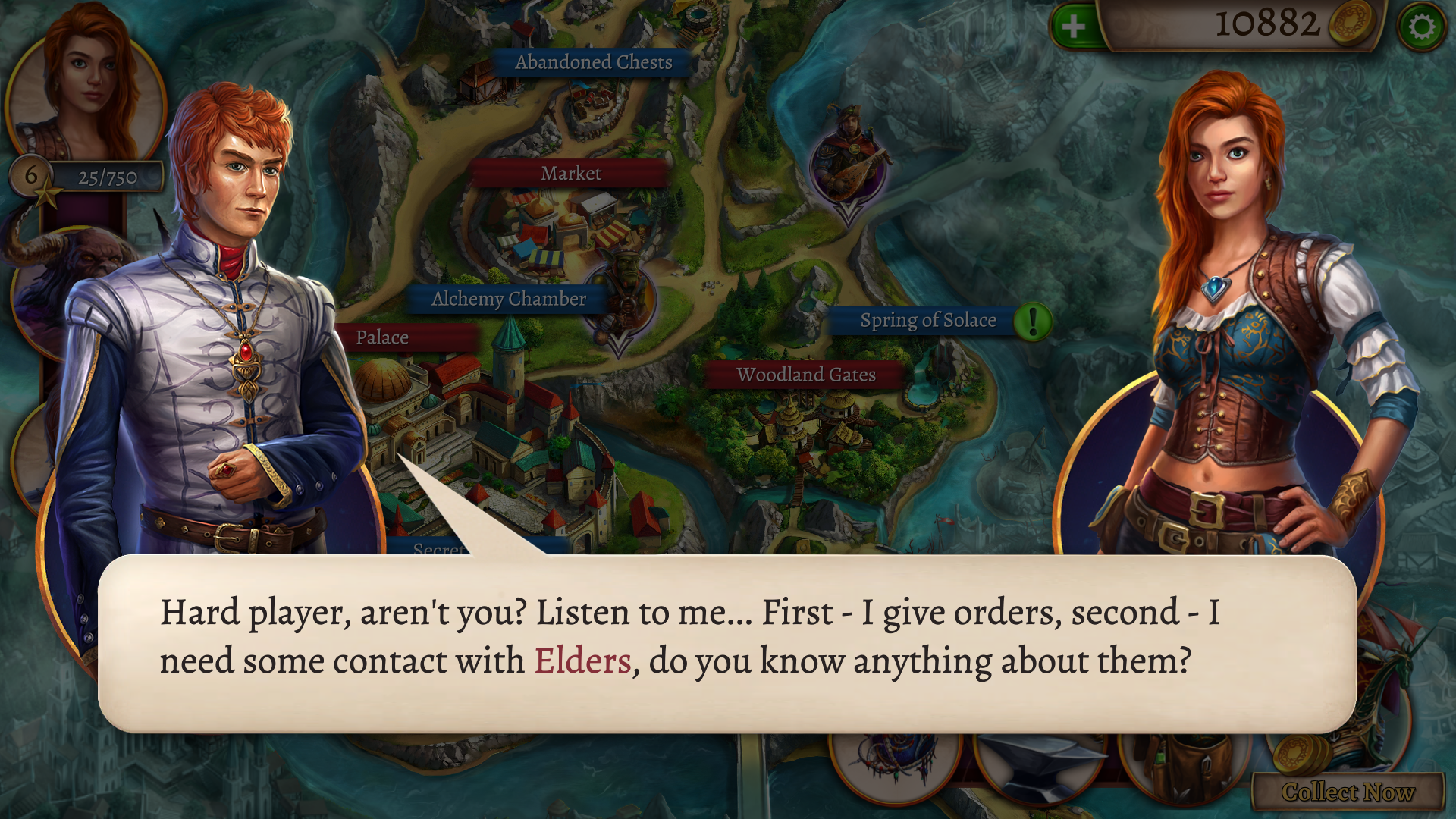Click the Collect Now button

1348,792
